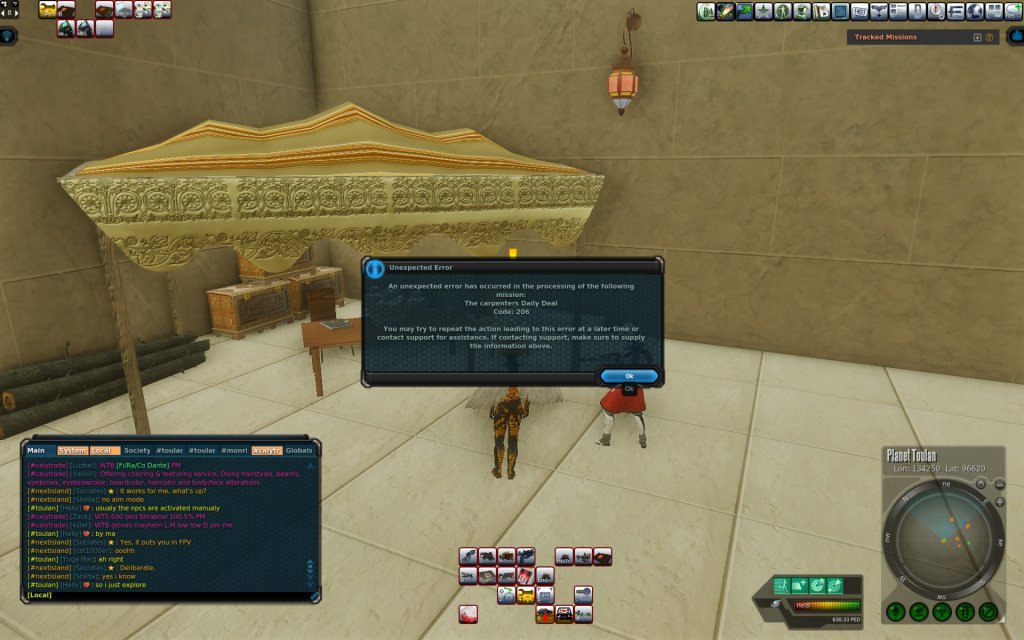Show the Society chat tab

[x=138, y=450]
